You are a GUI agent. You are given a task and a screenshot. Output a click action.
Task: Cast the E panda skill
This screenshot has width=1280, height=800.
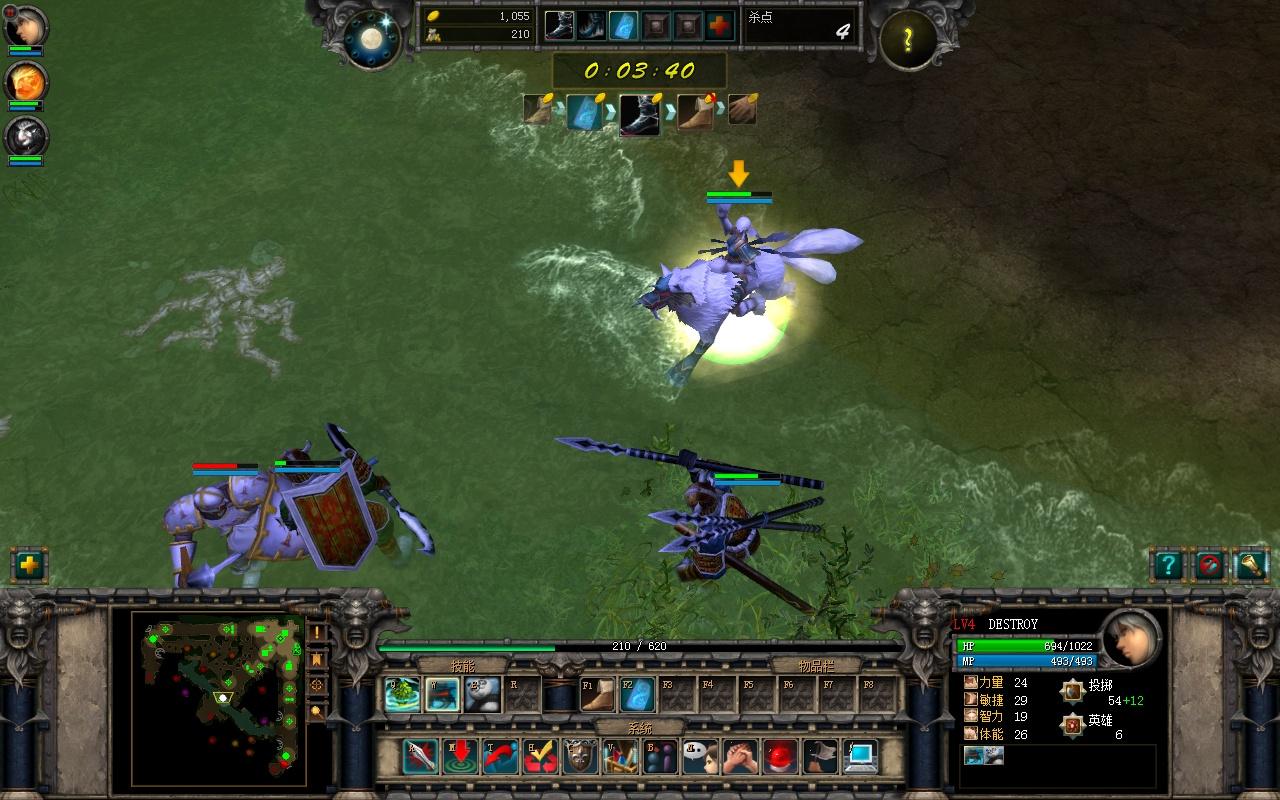[481, 692]
